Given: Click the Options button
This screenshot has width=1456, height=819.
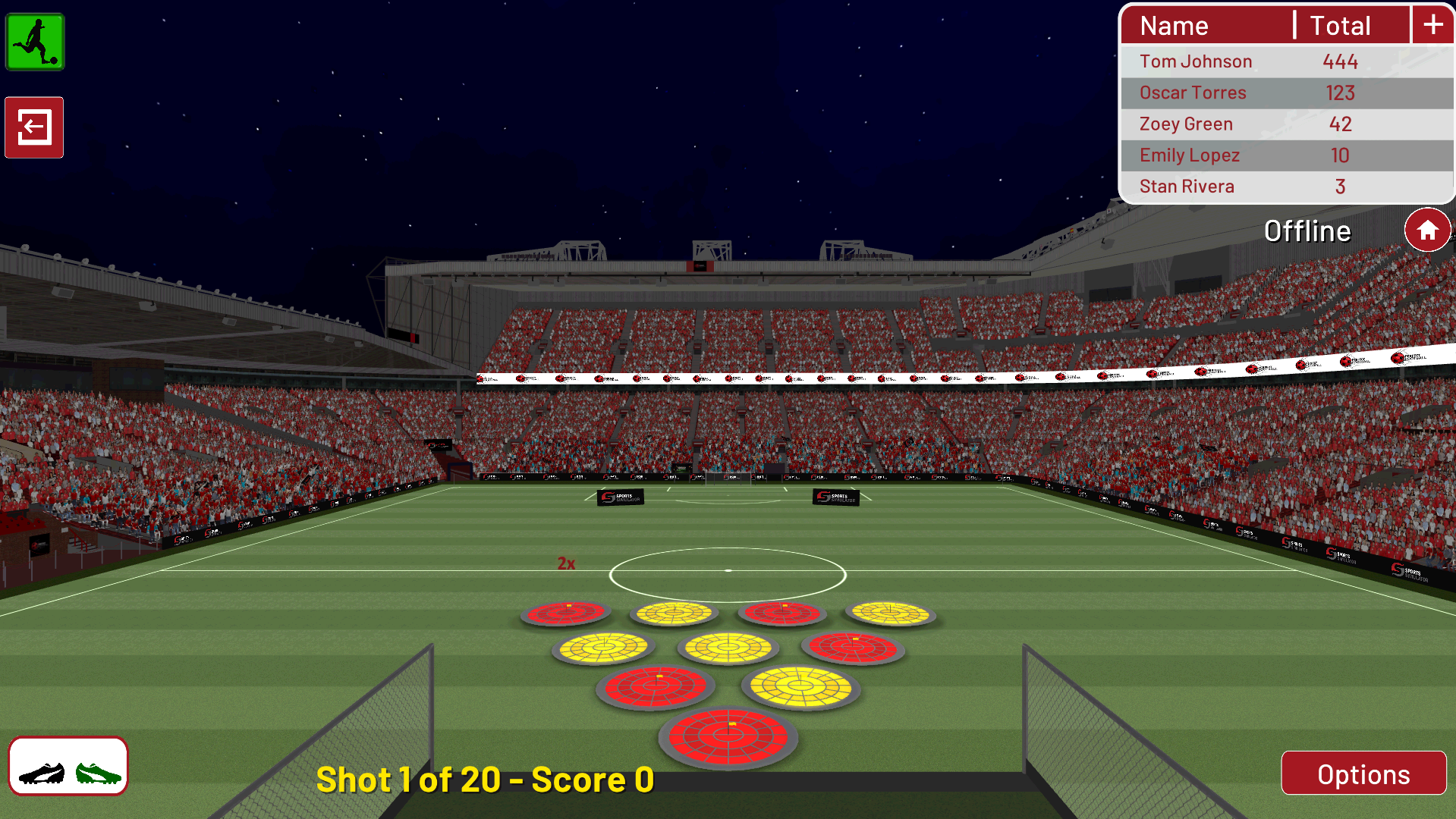Looking at the screenshot, I should pyautogui.click(x=1363, y=773).
